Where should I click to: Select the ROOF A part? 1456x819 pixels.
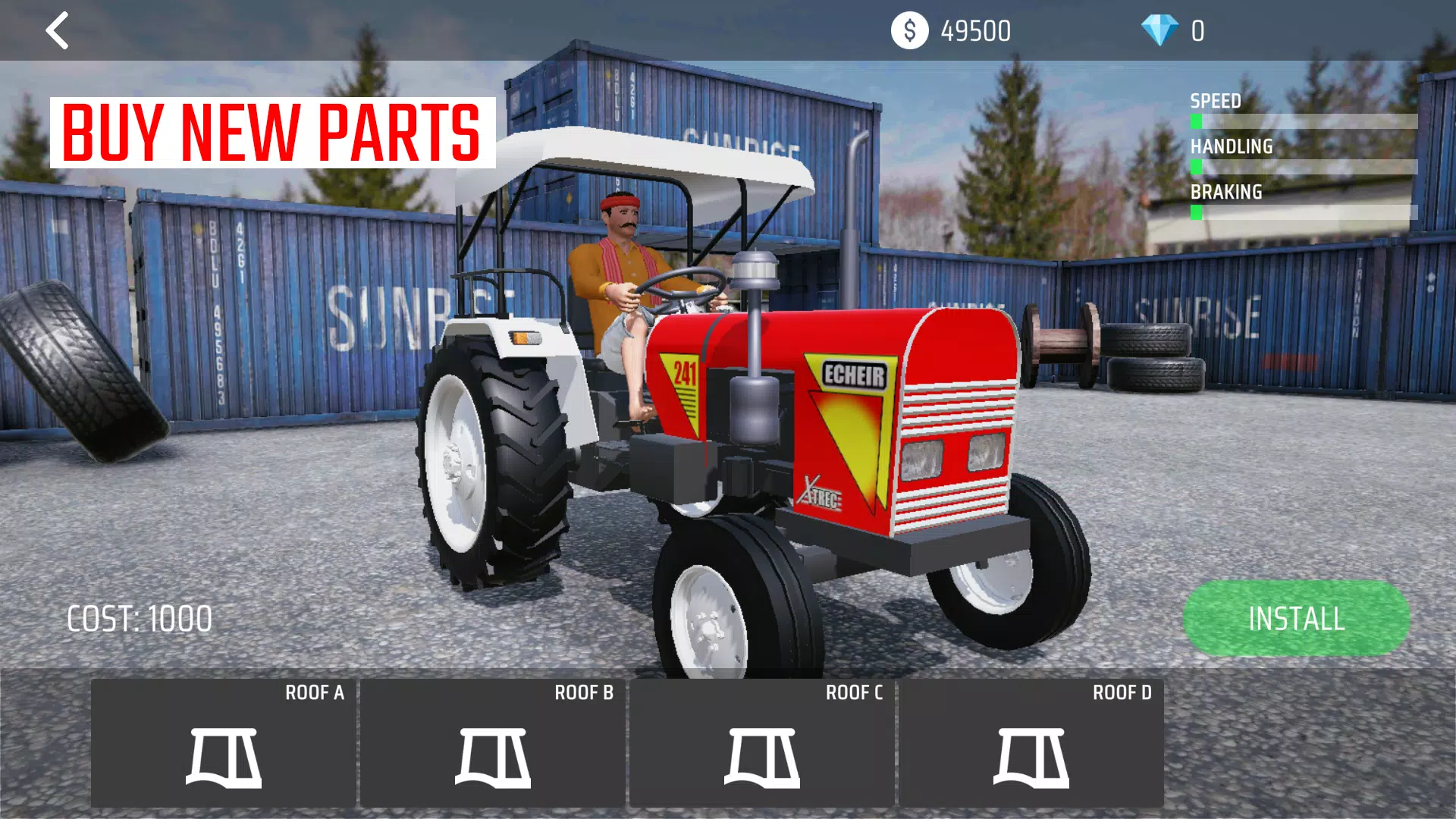[224, 743]
